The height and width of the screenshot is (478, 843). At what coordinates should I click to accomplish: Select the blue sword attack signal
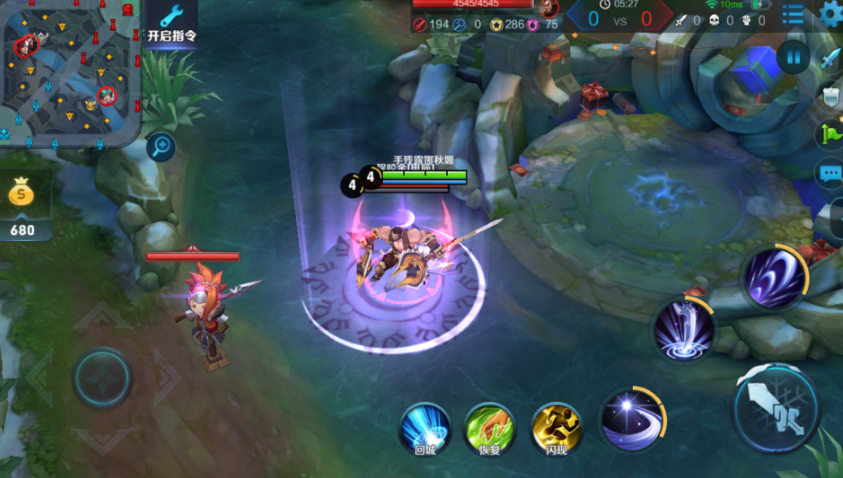[831, 59]
